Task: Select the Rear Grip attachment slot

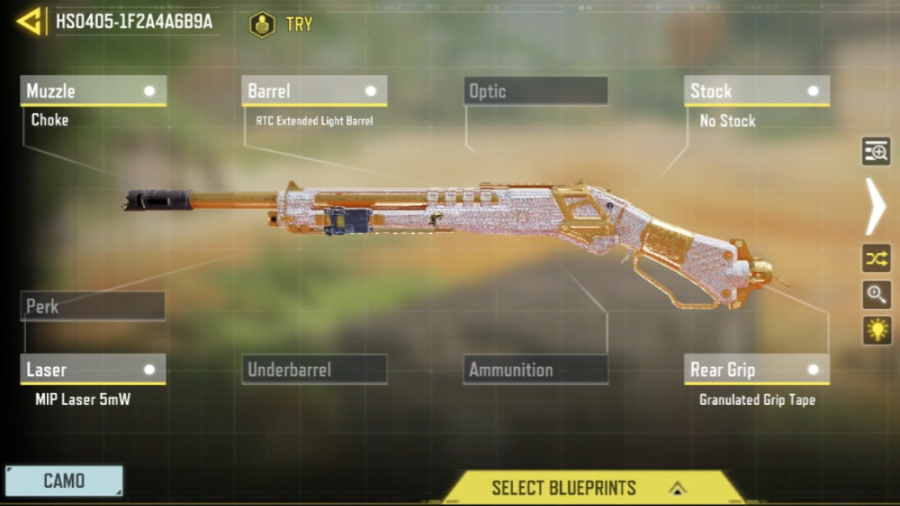Action: (757, 369)
